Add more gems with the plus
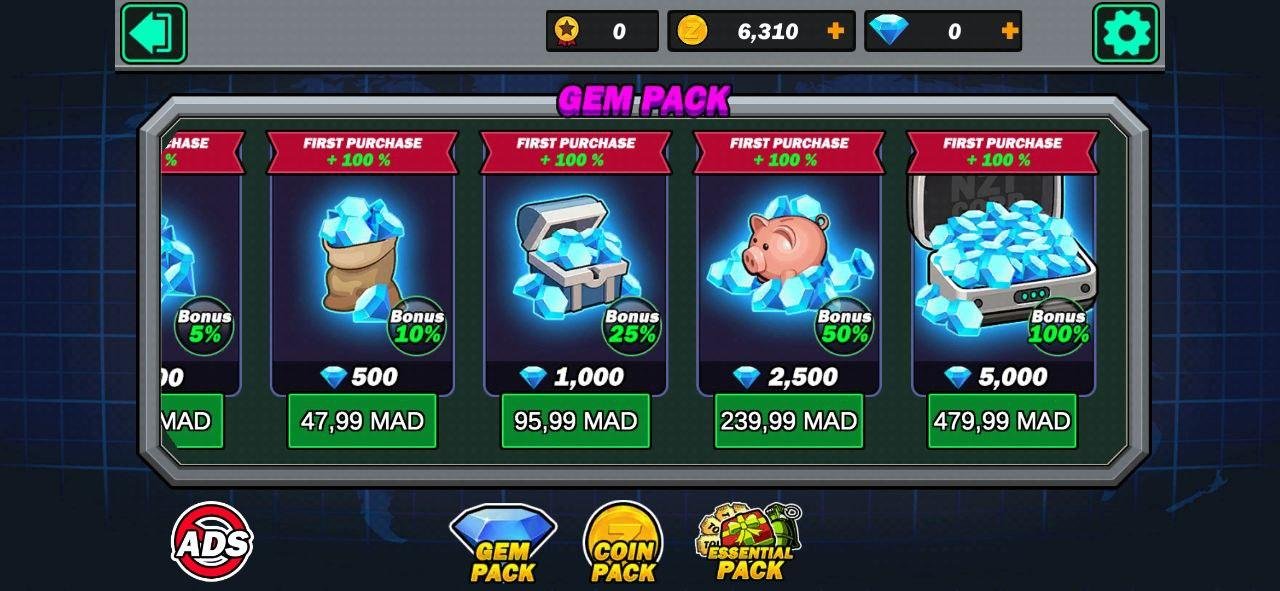 [1010, 31]
